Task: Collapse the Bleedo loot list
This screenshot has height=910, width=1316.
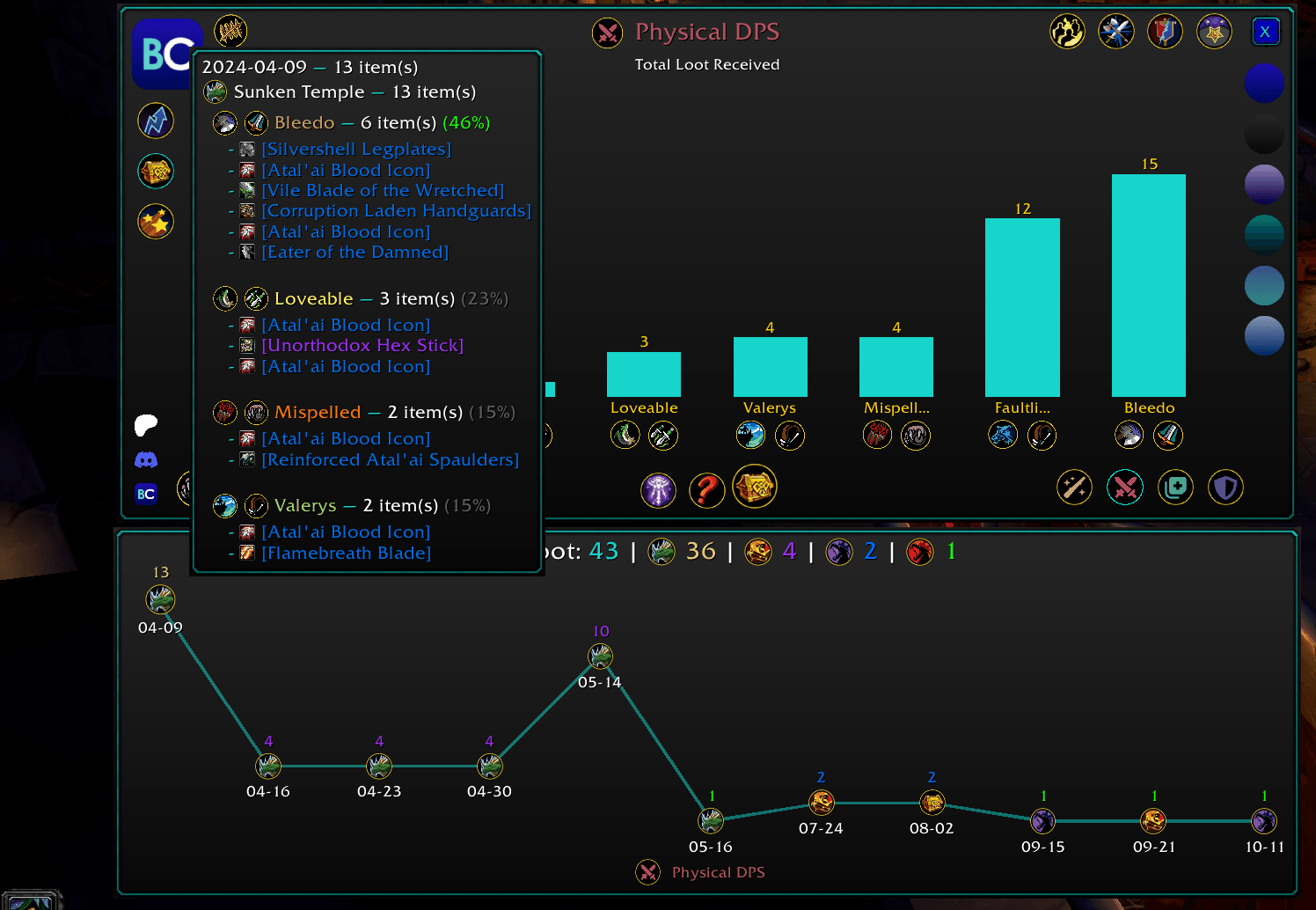Action: (x=304, y=122)
